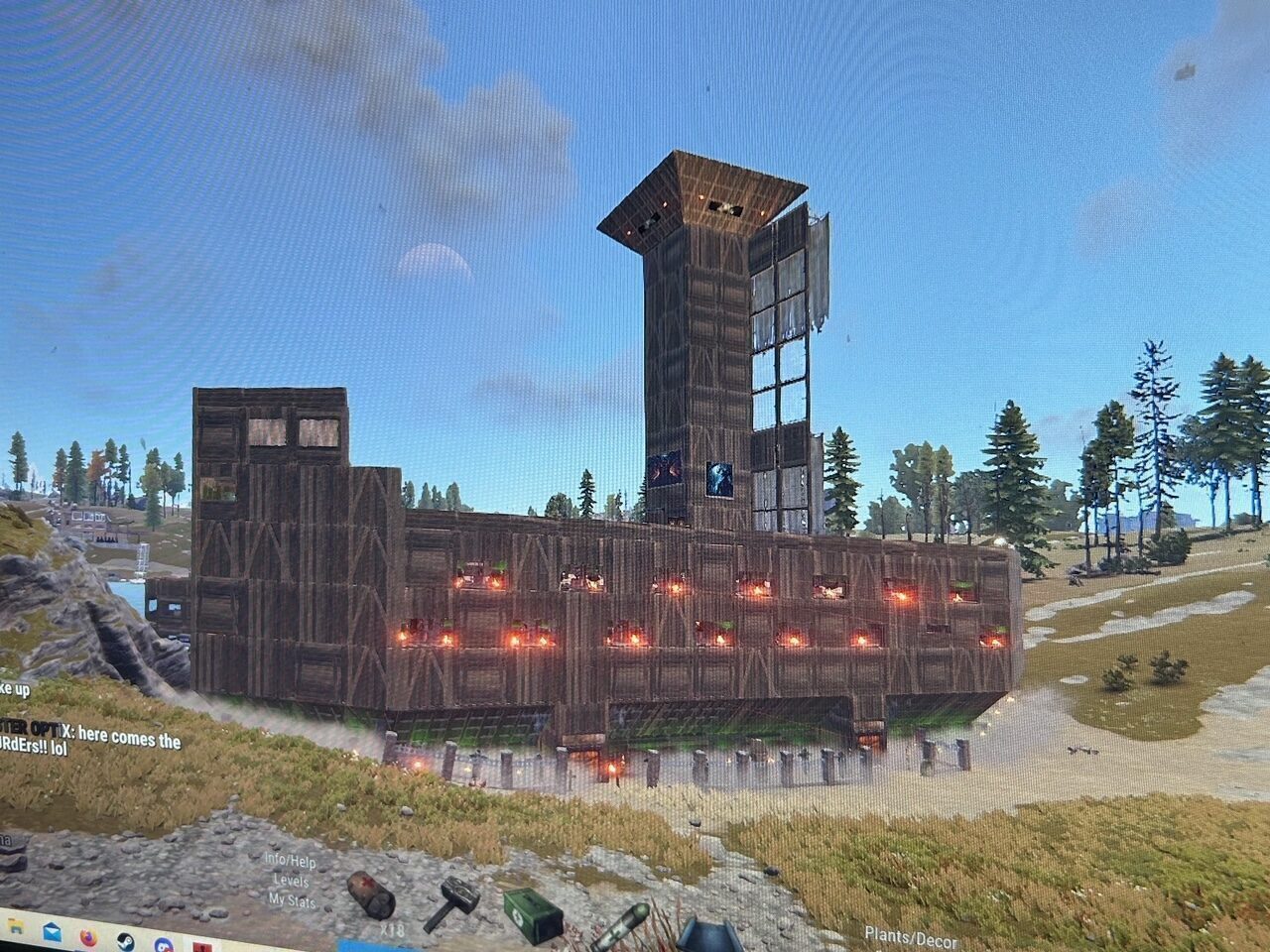Open the Info/Help panel
This screenshot has height=952, width=1270.
point(290,860)
